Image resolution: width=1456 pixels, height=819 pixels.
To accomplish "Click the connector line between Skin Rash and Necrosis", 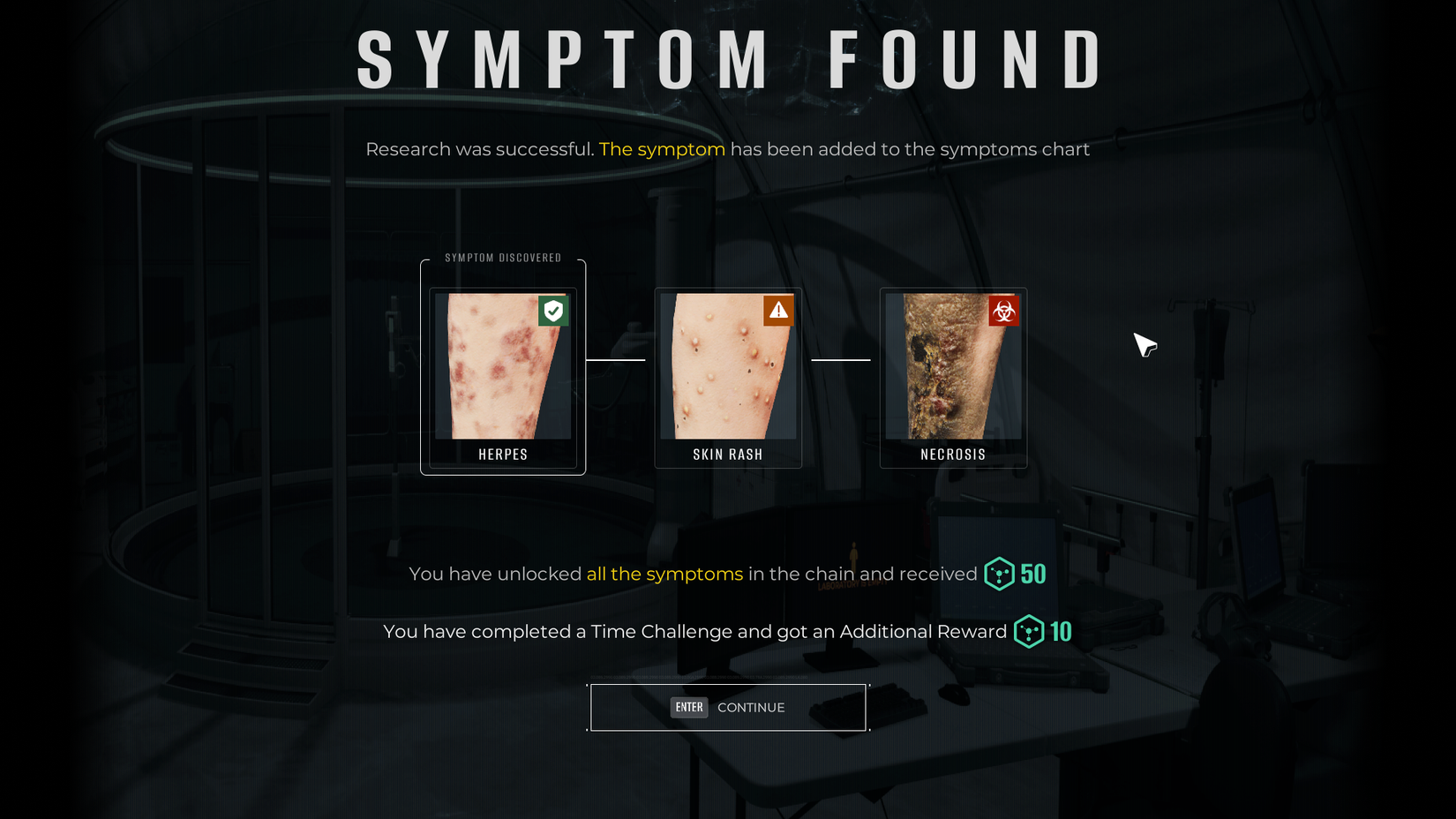I will (x=841, y=359).
